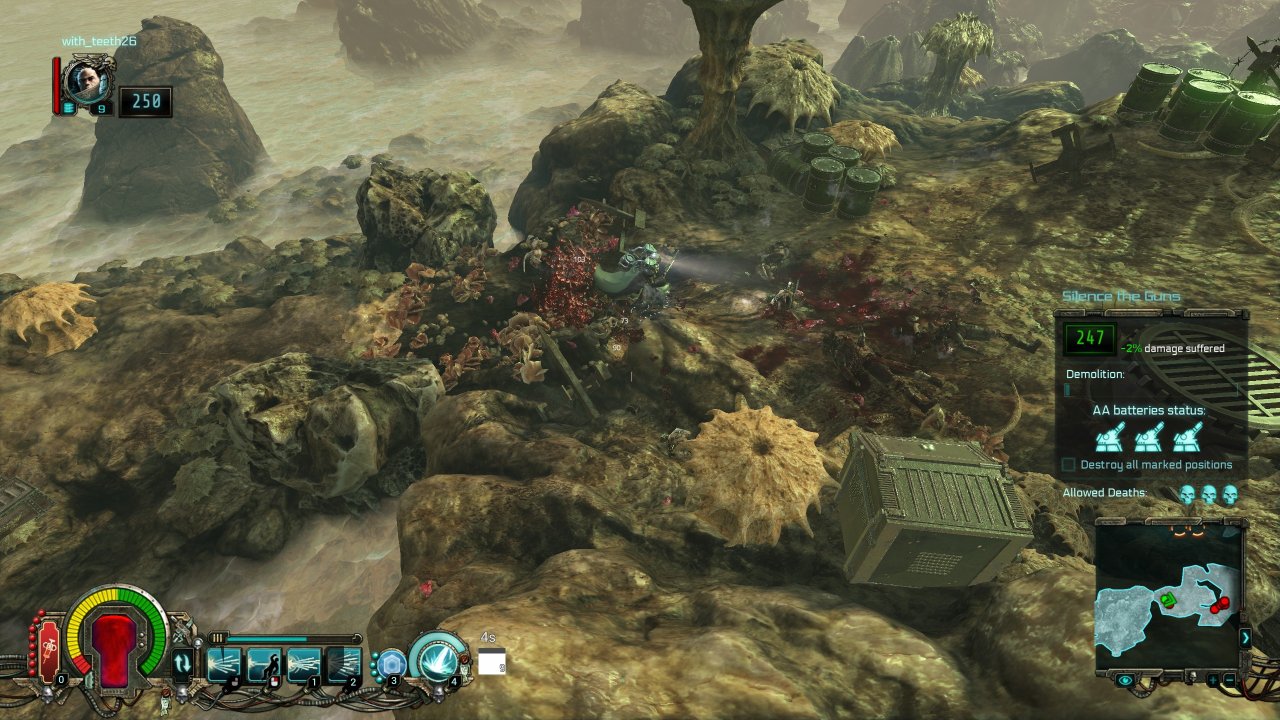Swap weapons with the two-arrow button
This screenshot has width=1280, height=720.
183,662
